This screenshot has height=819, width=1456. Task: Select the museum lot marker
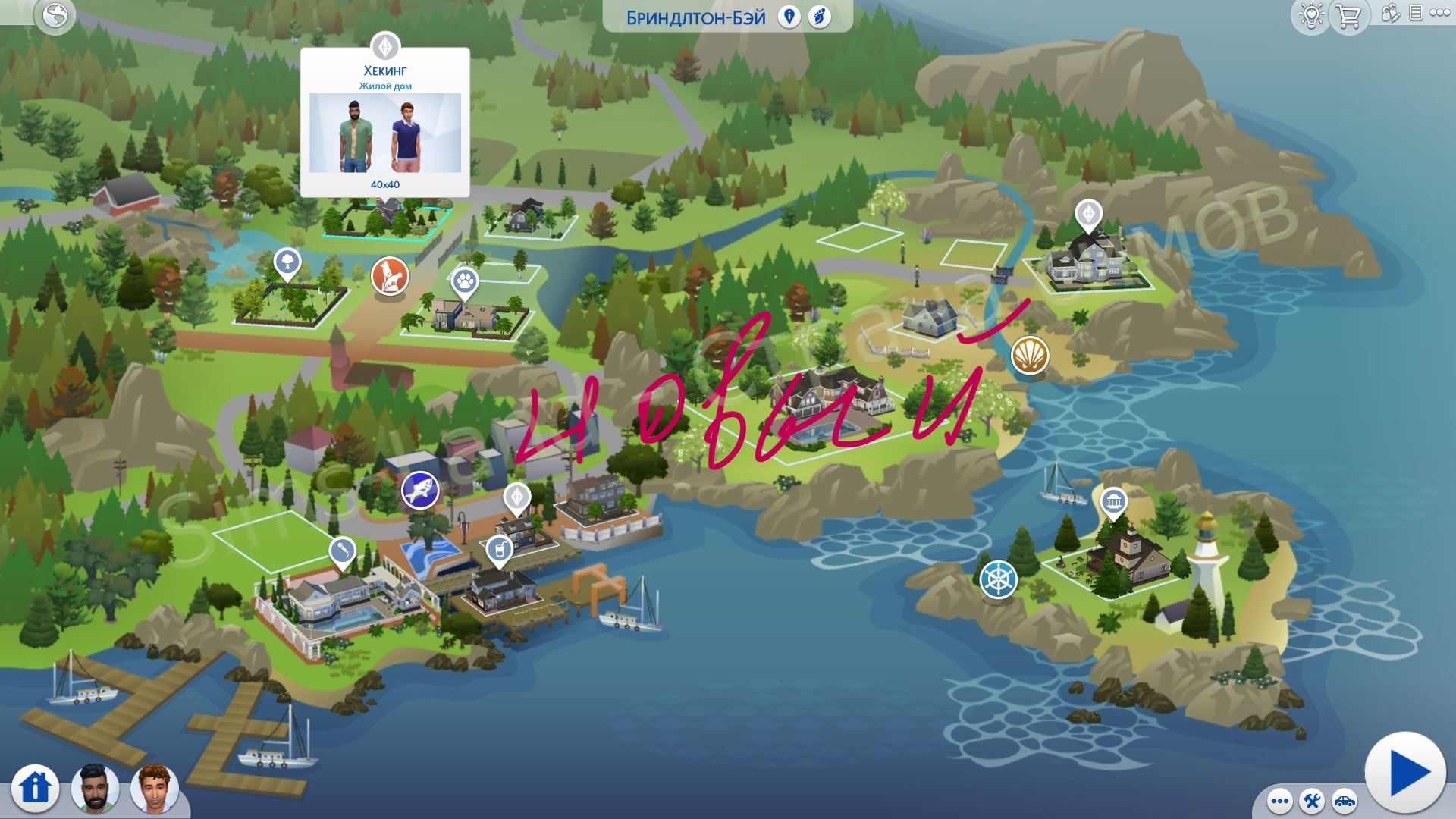1114,502
